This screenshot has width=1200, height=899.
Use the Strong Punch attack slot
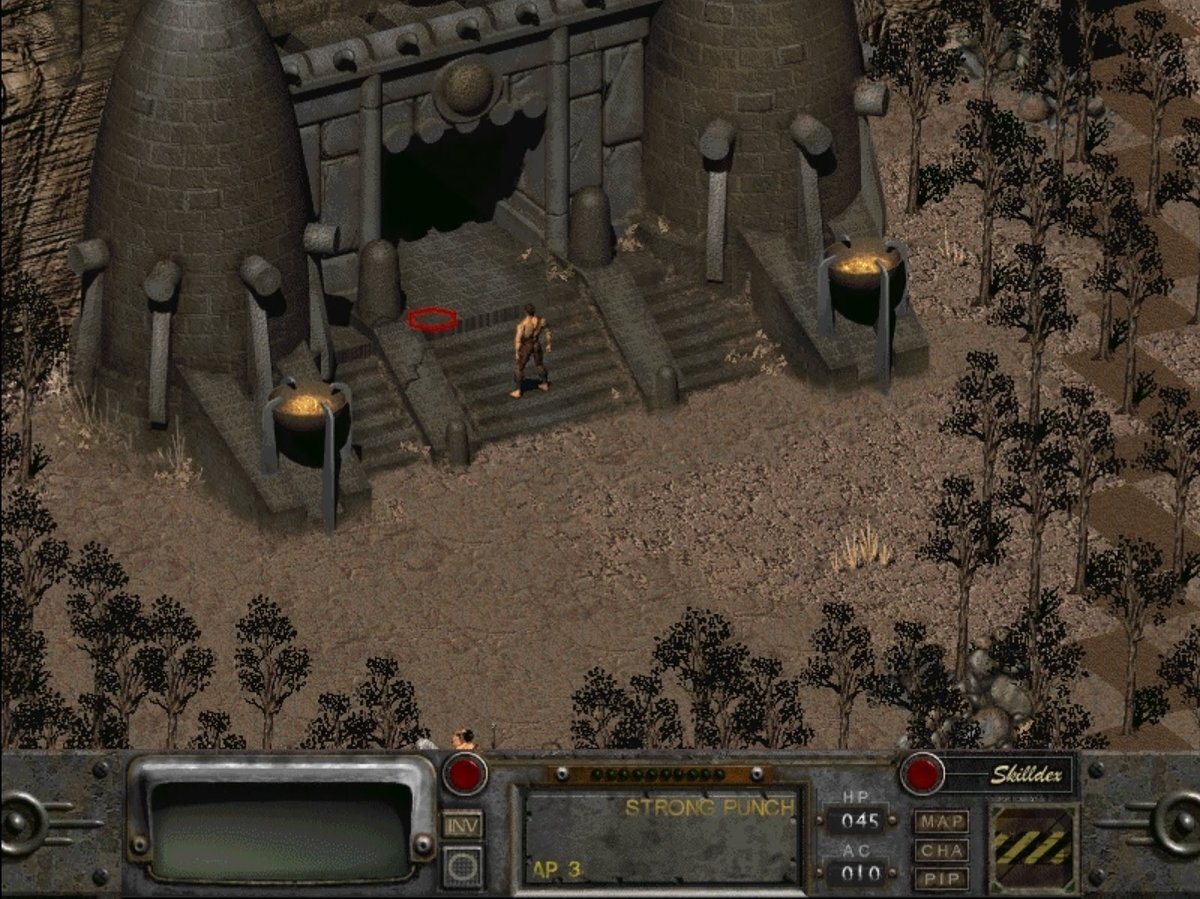pos(660,836)
